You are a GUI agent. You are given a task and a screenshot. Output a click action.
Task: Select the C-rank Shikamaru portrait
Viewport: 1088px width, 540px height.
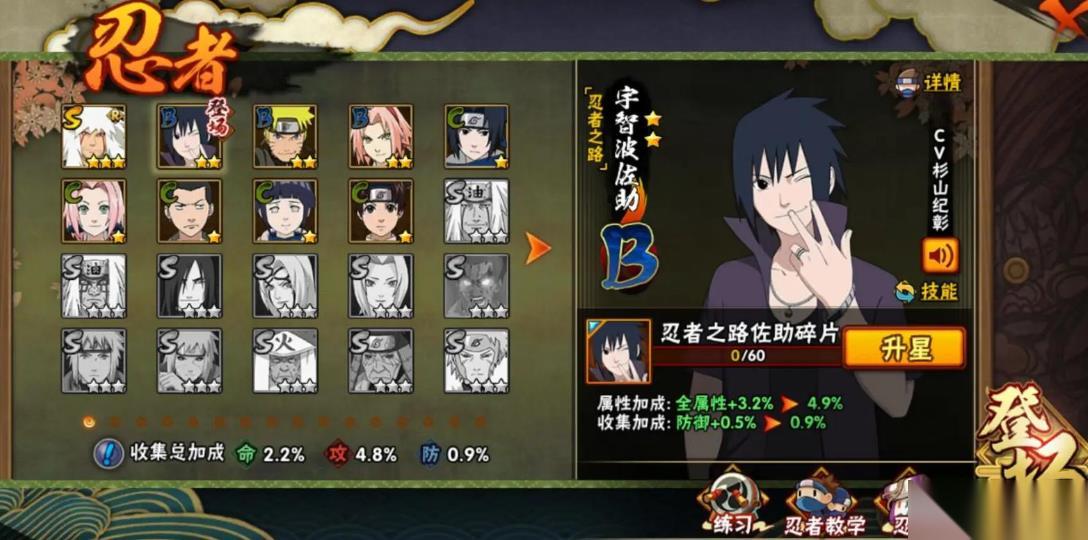pyautogui.click(x=190, y=211)
